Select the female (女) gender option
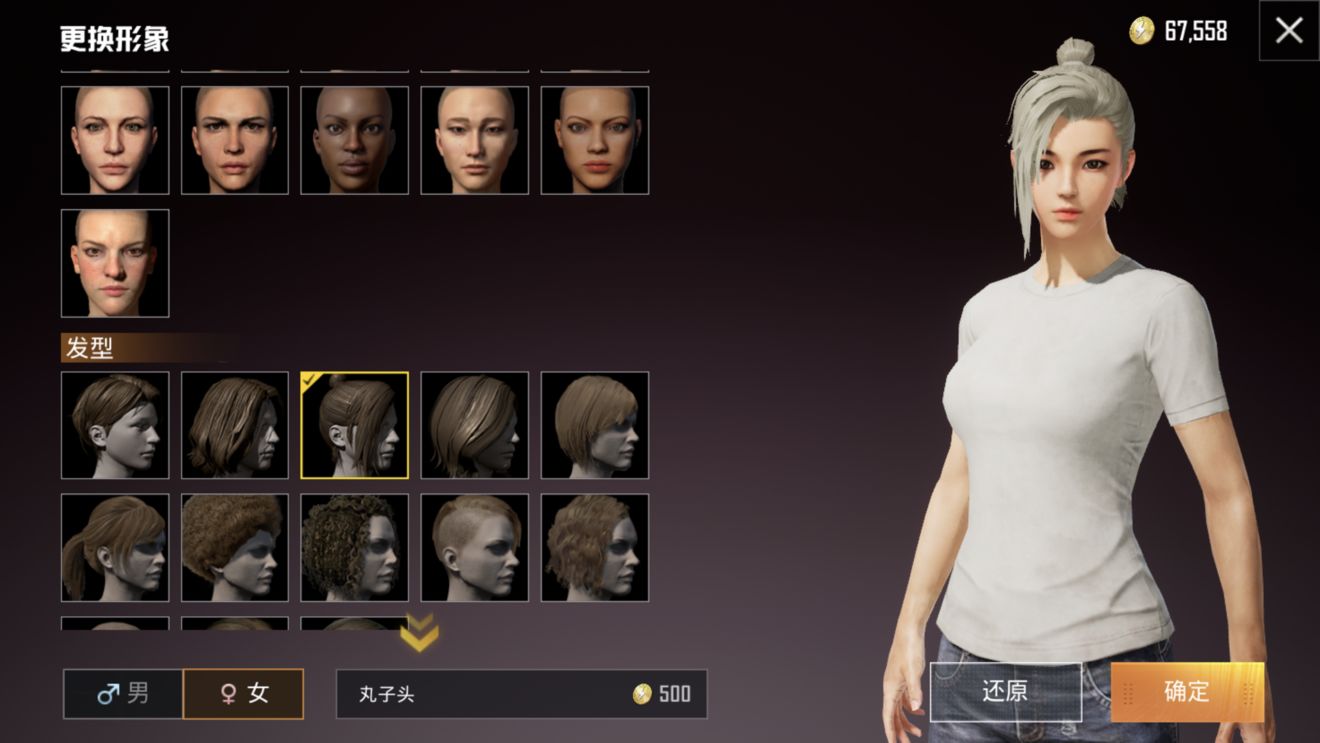The image size is (1320, 743). click(243, 693)
